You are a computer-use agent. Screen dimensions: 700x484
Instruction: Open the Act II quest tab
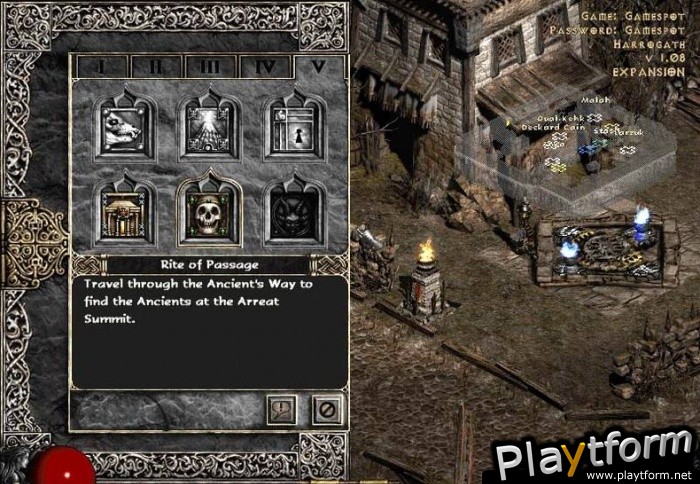point(156,67)
